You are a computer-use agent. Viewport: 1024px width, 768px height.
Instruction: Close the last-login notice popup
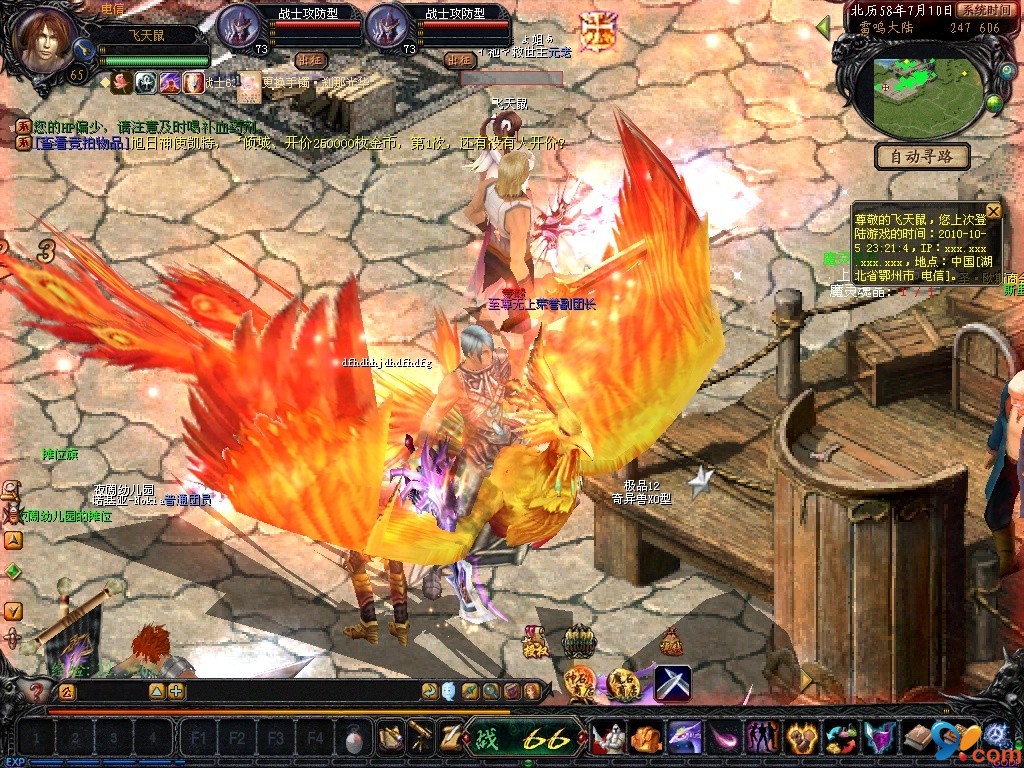click(993, 211)
